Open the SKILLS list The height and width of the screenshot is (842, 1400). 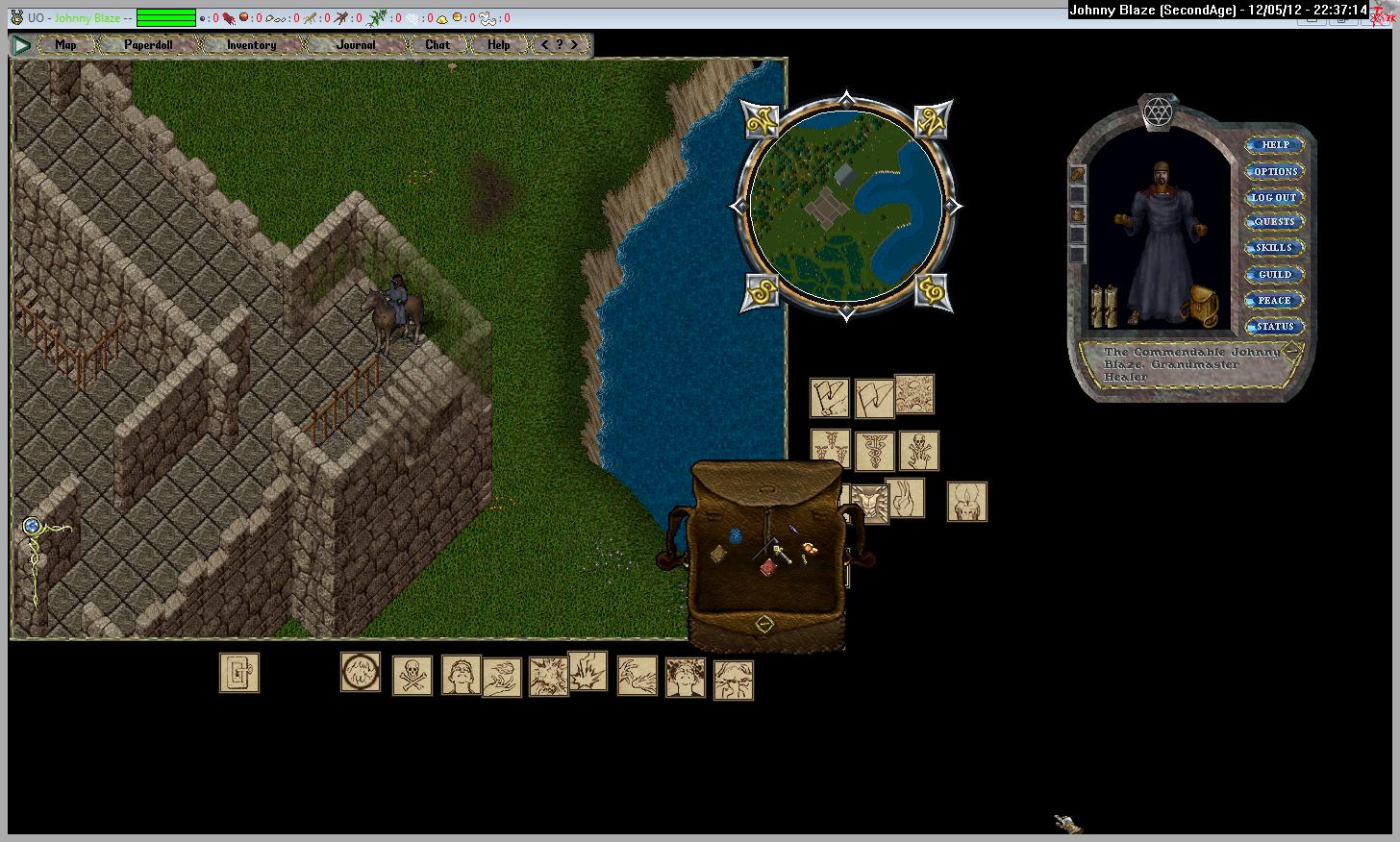pos(1275,247)
